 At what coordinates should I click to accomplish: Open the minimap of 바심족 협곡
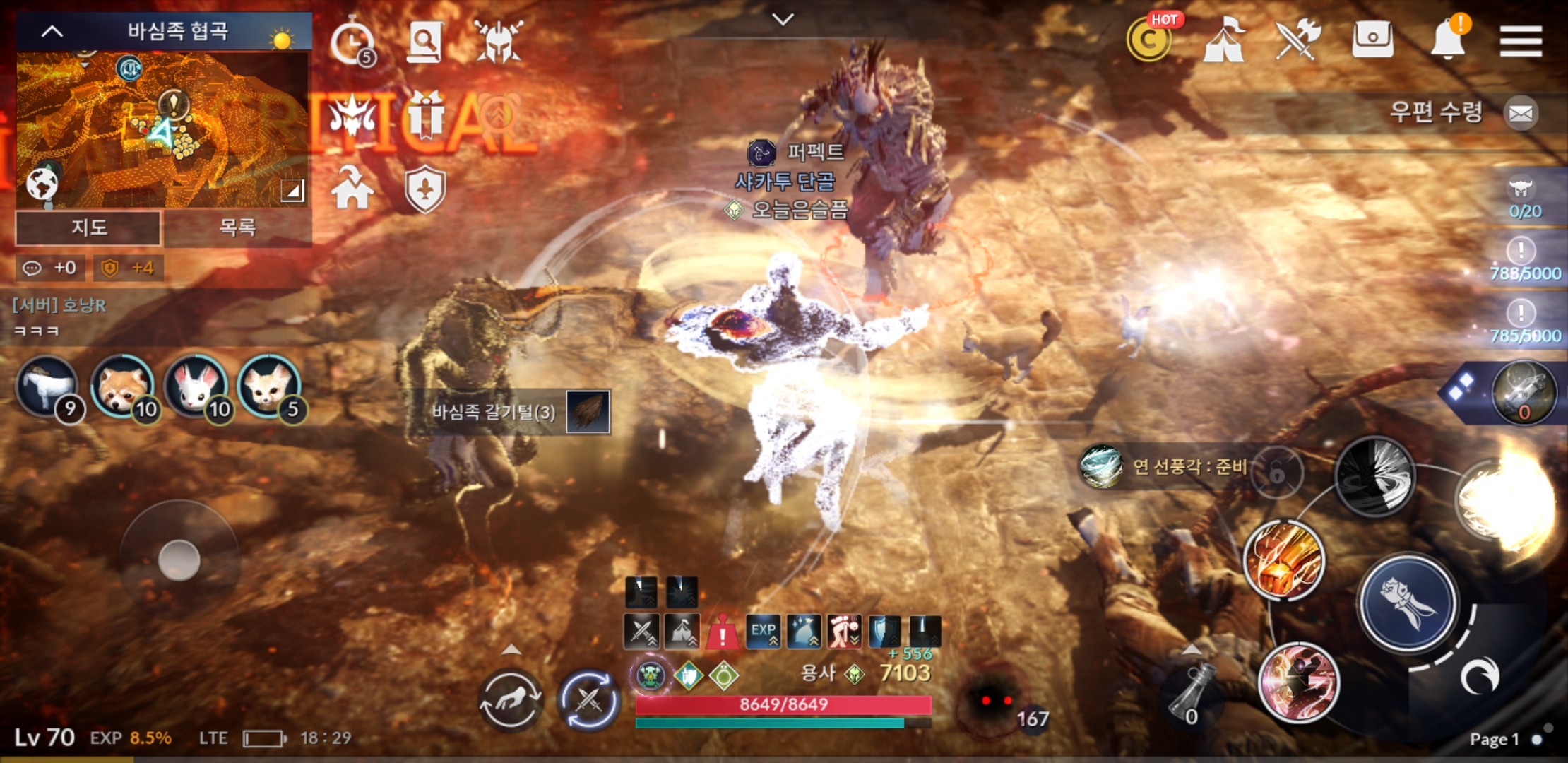click(162, 129)
